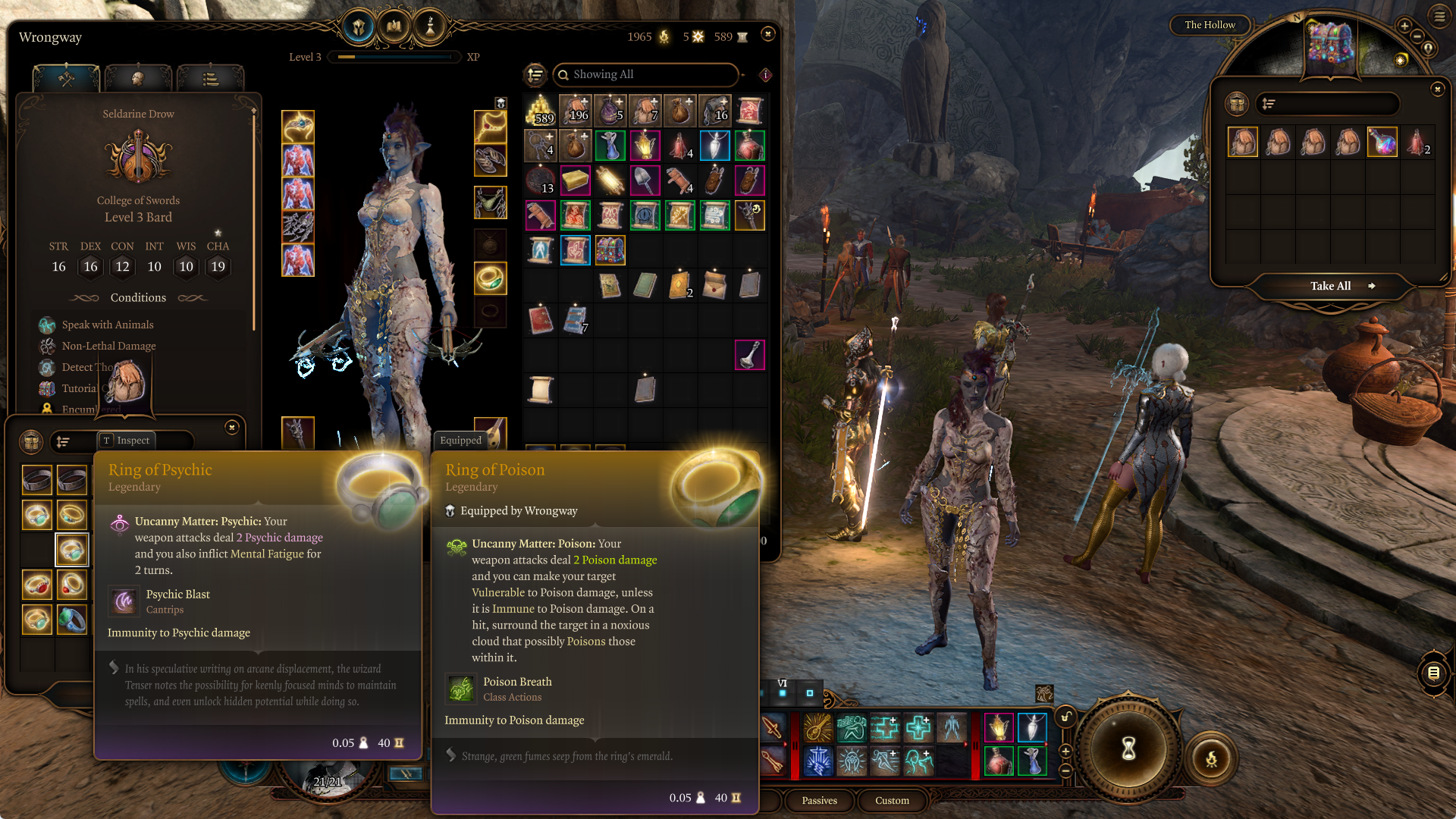Click the Showing All search filter field
This screenshot has height=819, width=1456.
[x=646, y=74]
